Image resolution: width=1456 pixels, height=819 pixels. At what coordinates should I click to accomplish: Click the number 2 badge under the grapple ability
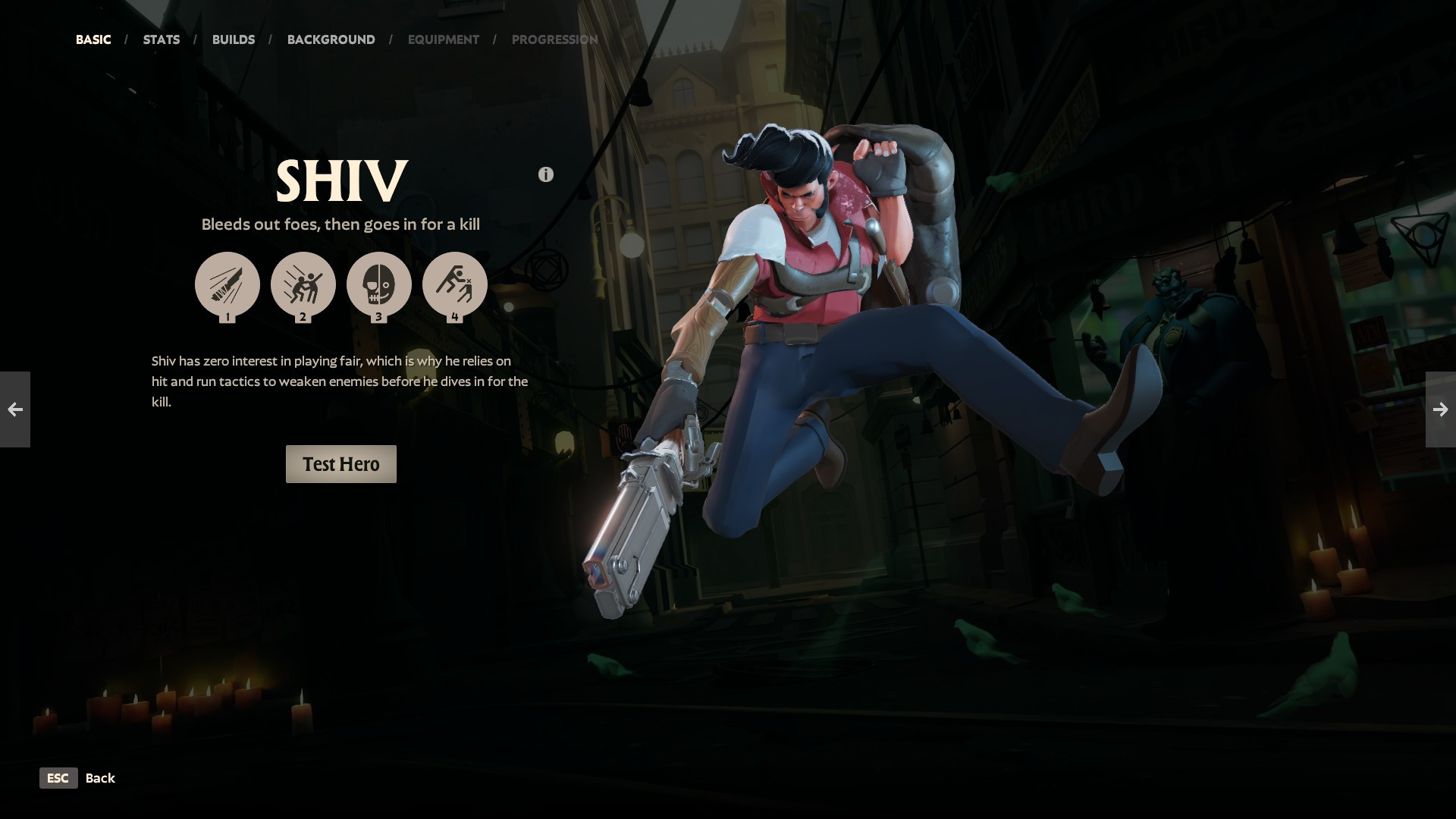pyautogui.click(x=303, y=318)
